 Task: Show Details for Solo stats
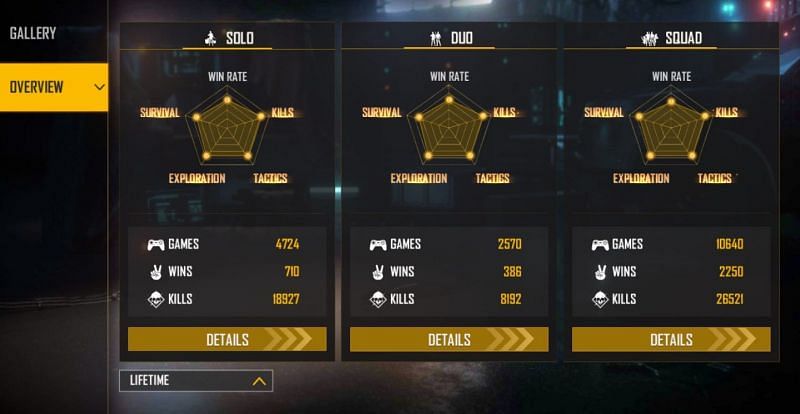click(x=227, y=339)
